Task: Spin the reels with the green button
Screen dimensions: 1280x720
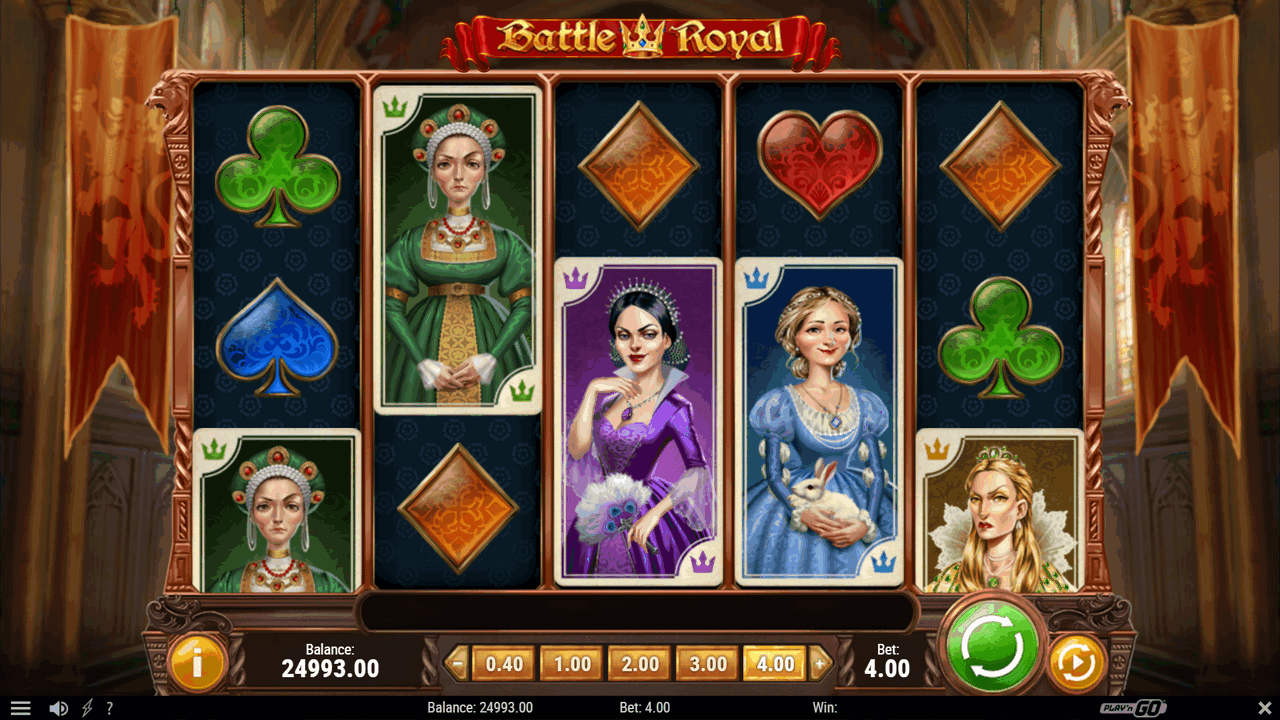Action: 991,648
